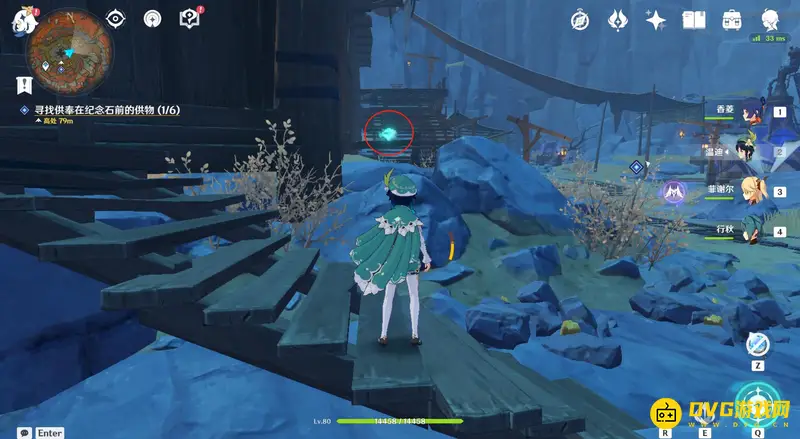Image resolution: width=800 pixels, height=439 pixels.
Task: Open the Wish star icon
Action: 657,20
